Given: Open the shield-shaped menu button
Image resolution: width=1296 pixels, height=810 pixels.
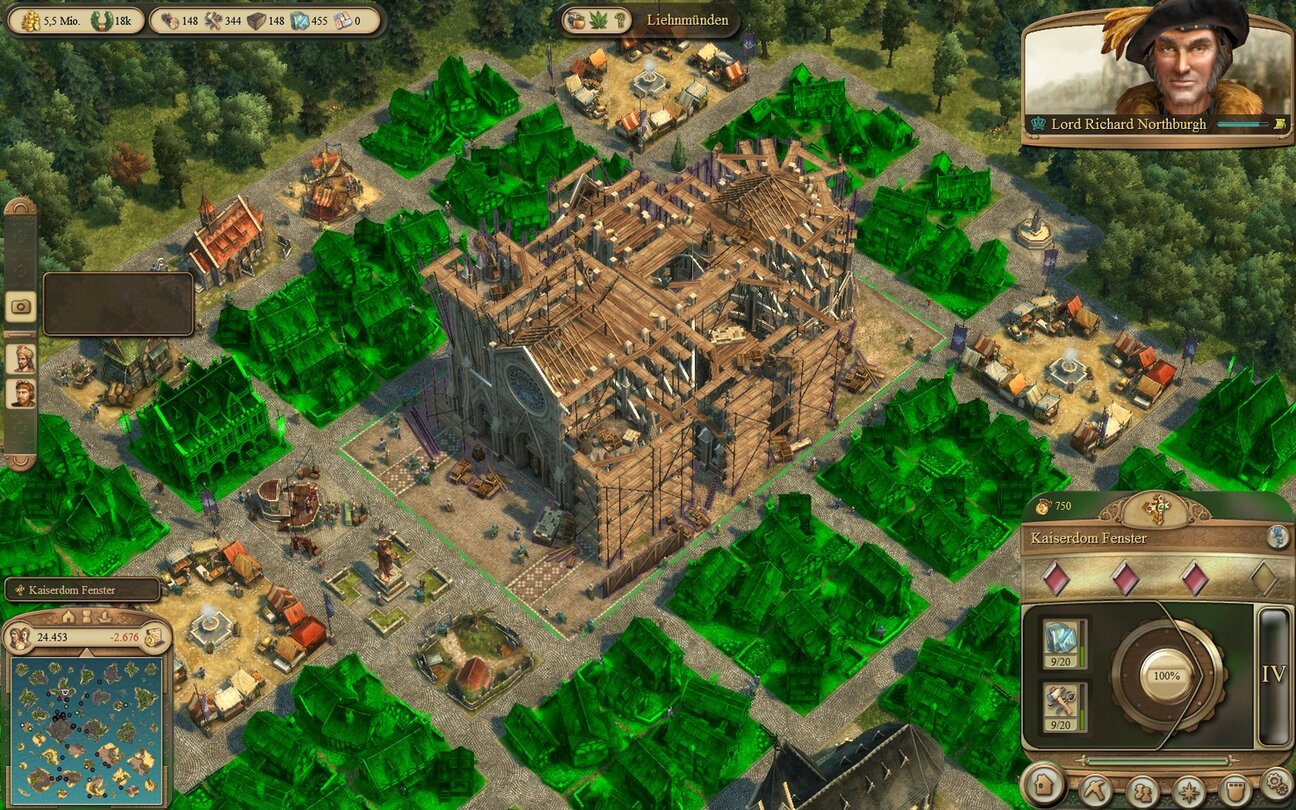Looking at the screenshot, I should point(1235,789).
